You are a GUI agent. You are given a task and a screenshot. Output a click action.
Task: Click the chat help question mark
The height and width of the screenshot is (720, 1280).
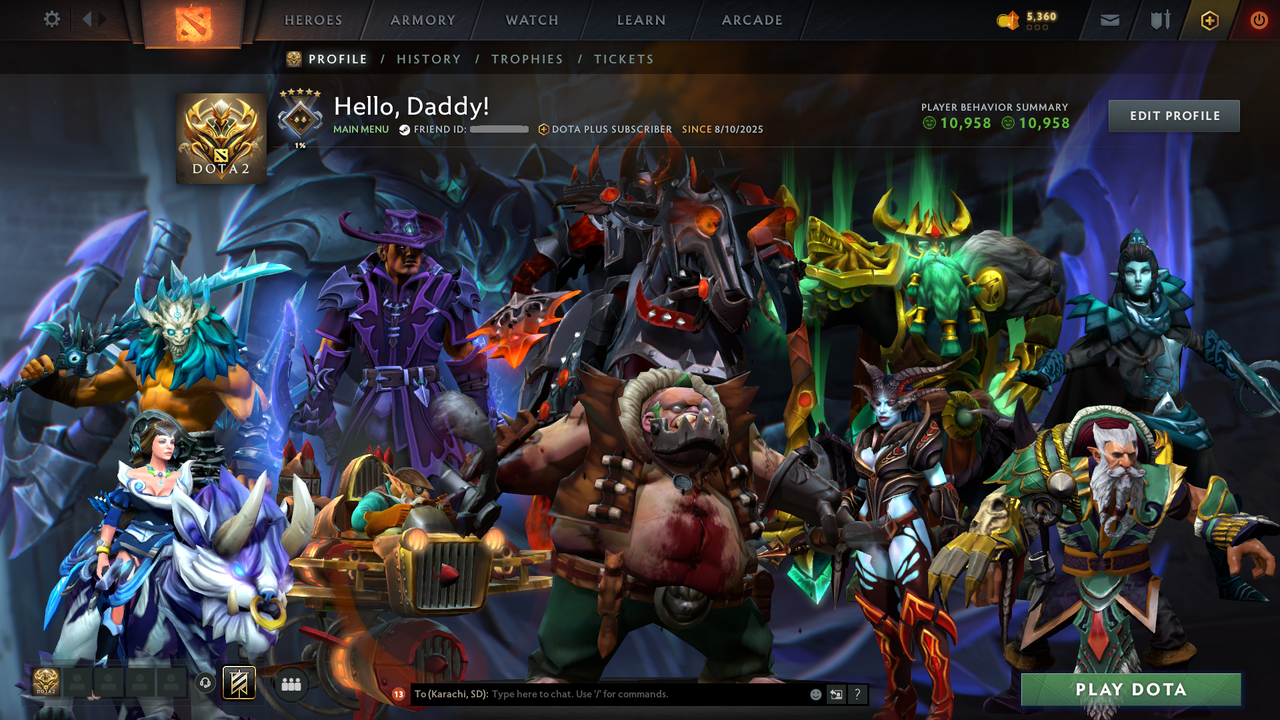(857, 694)
